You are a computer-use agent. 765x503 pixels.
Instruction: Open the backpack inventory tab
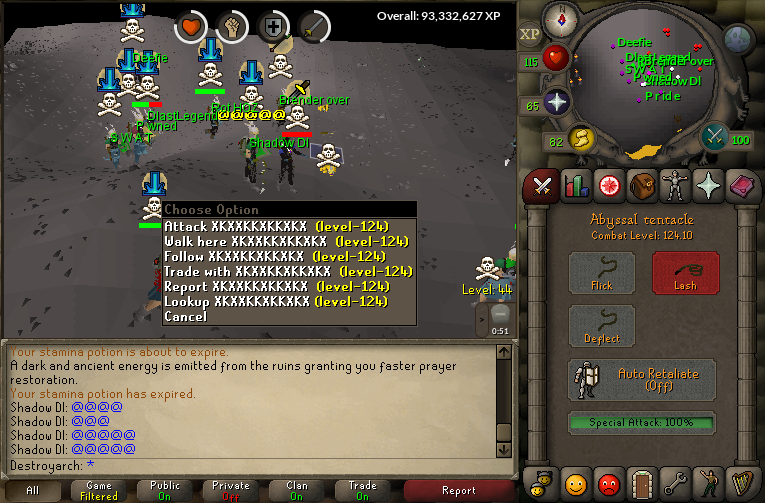coord(642,186)
